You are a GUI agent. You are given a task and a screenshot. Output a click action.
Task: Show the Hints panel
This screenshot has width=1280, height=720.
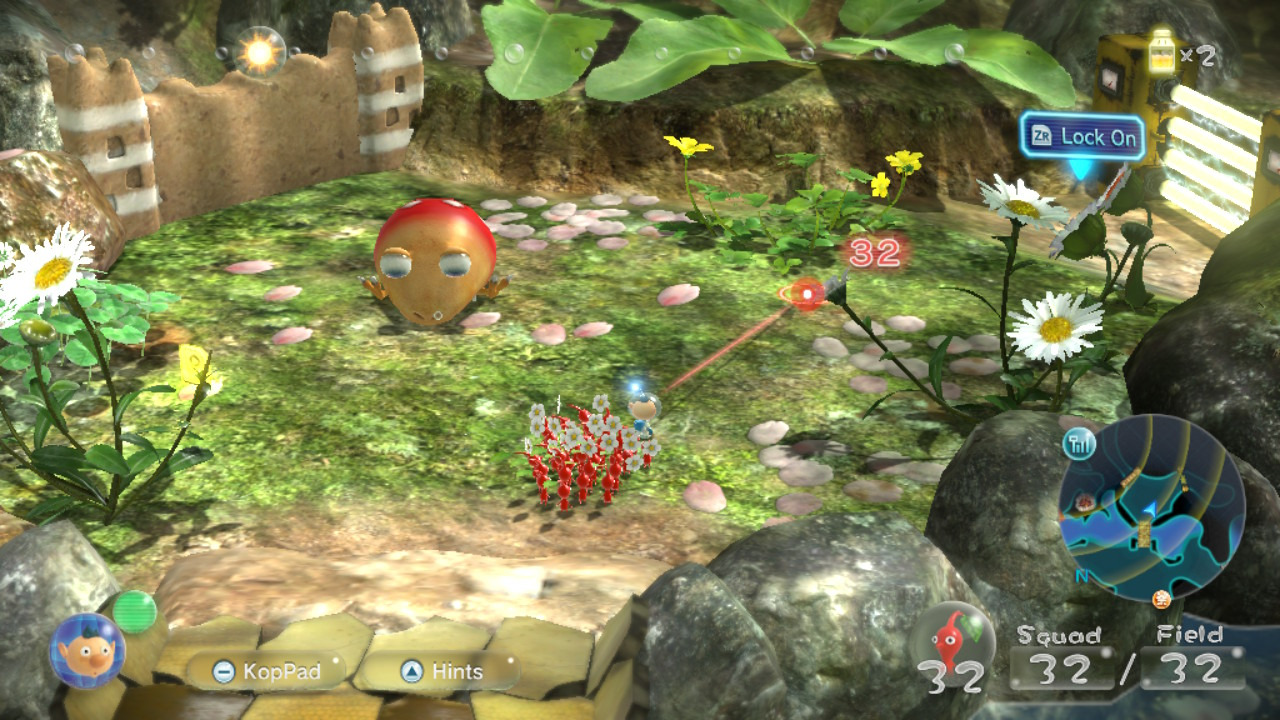click(x=441, y=671)
